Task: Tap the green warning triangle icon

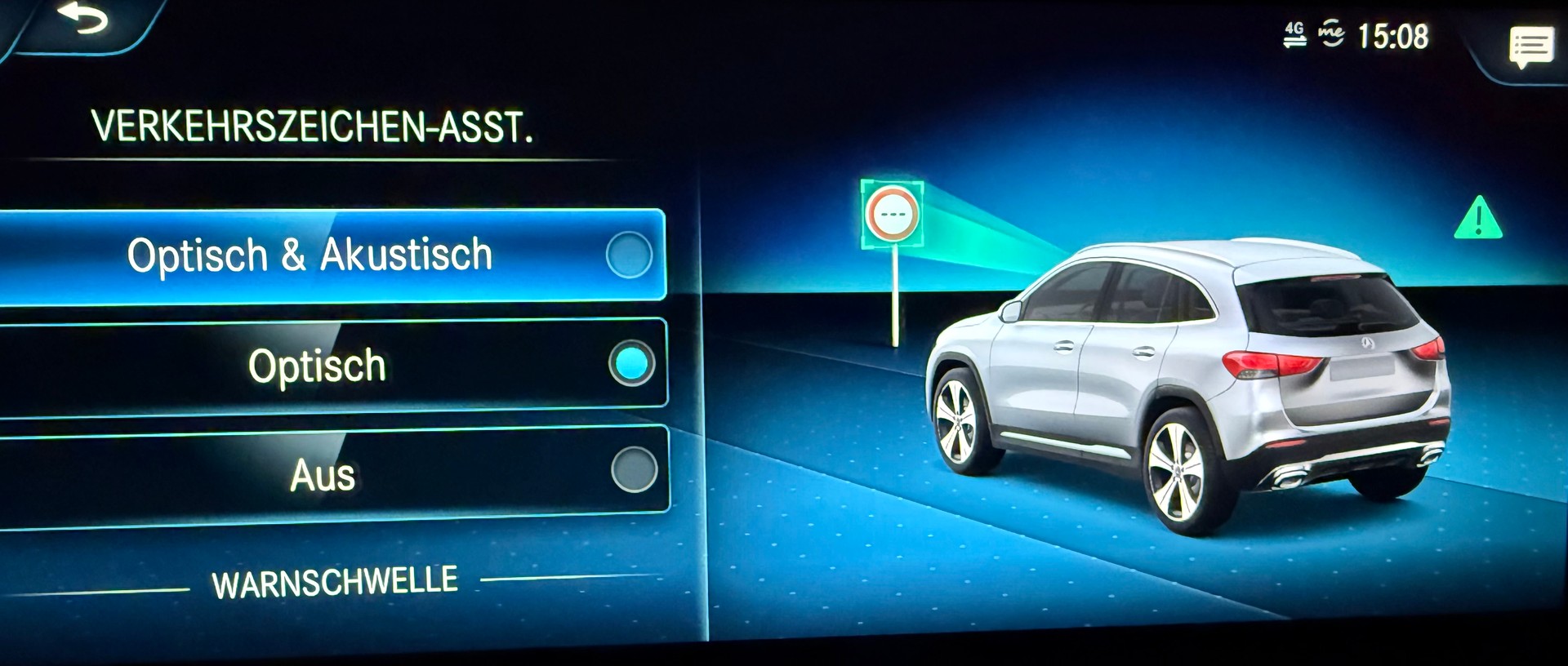Action: (1481, 219)
